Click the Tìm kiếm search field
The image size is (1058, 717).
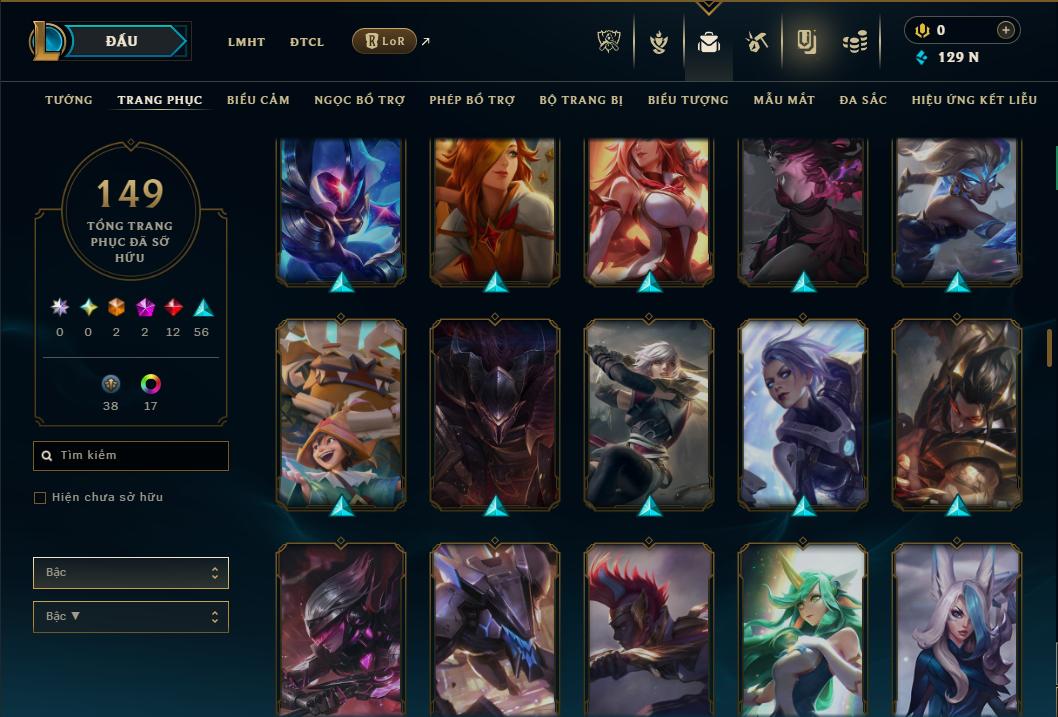click(131, 456)
